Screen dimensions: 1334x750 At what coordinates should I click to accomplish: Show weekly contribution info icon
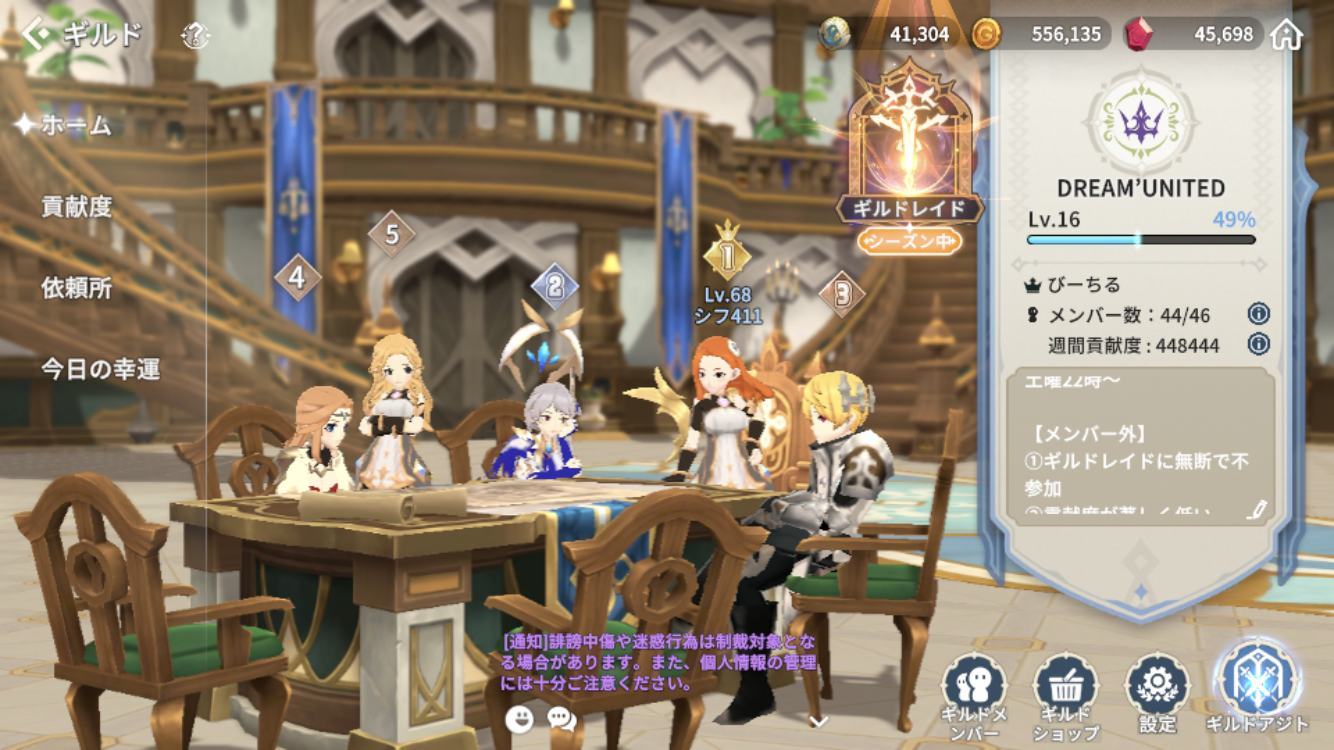point(1258,344)
